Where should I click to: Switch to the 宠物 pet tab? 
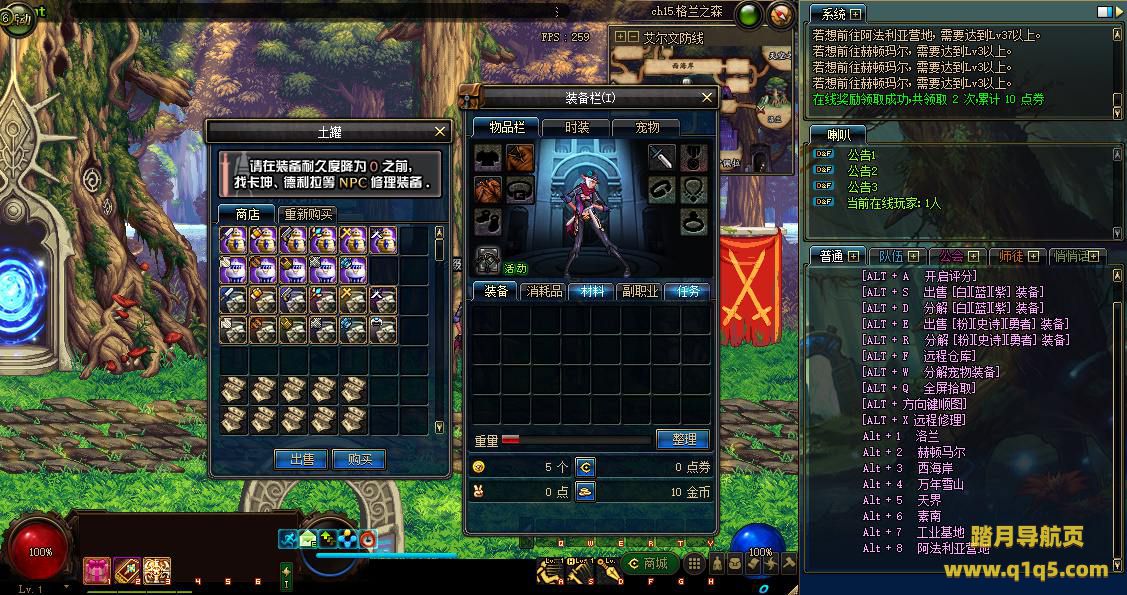[x=648, y=127]
